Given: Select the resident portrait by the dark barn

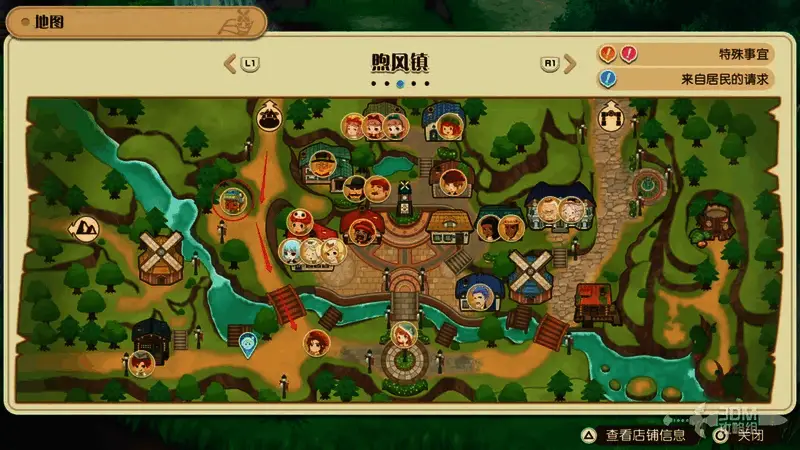Looking at the screenshot, I should pyautogui.click(x=141, y=362).
